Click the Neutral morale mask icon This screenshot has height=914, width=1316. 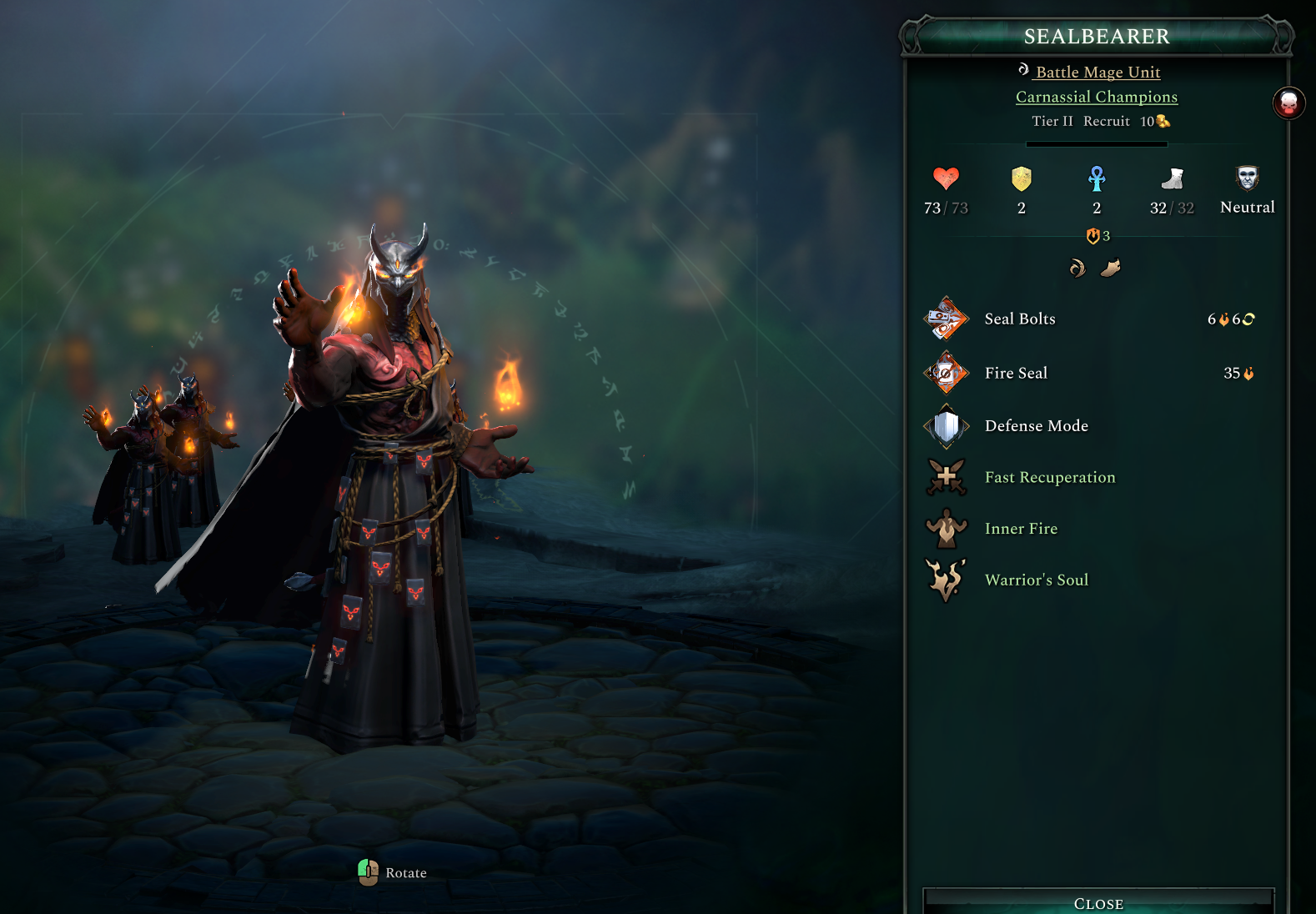pyautogui.click(x=1247, y=178)
